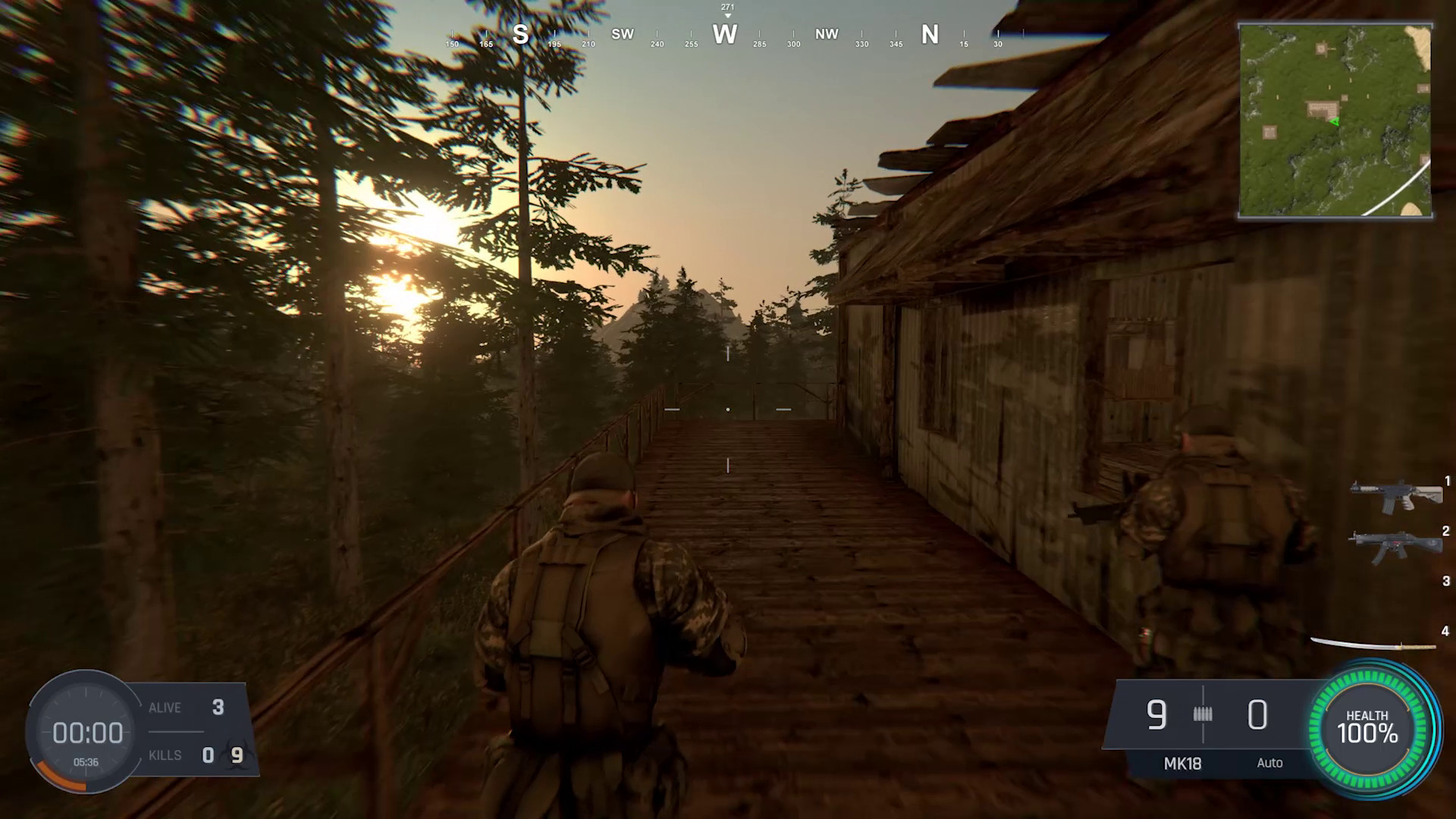Click the 271 bearing marker above the compass

(x=726, y=6)
